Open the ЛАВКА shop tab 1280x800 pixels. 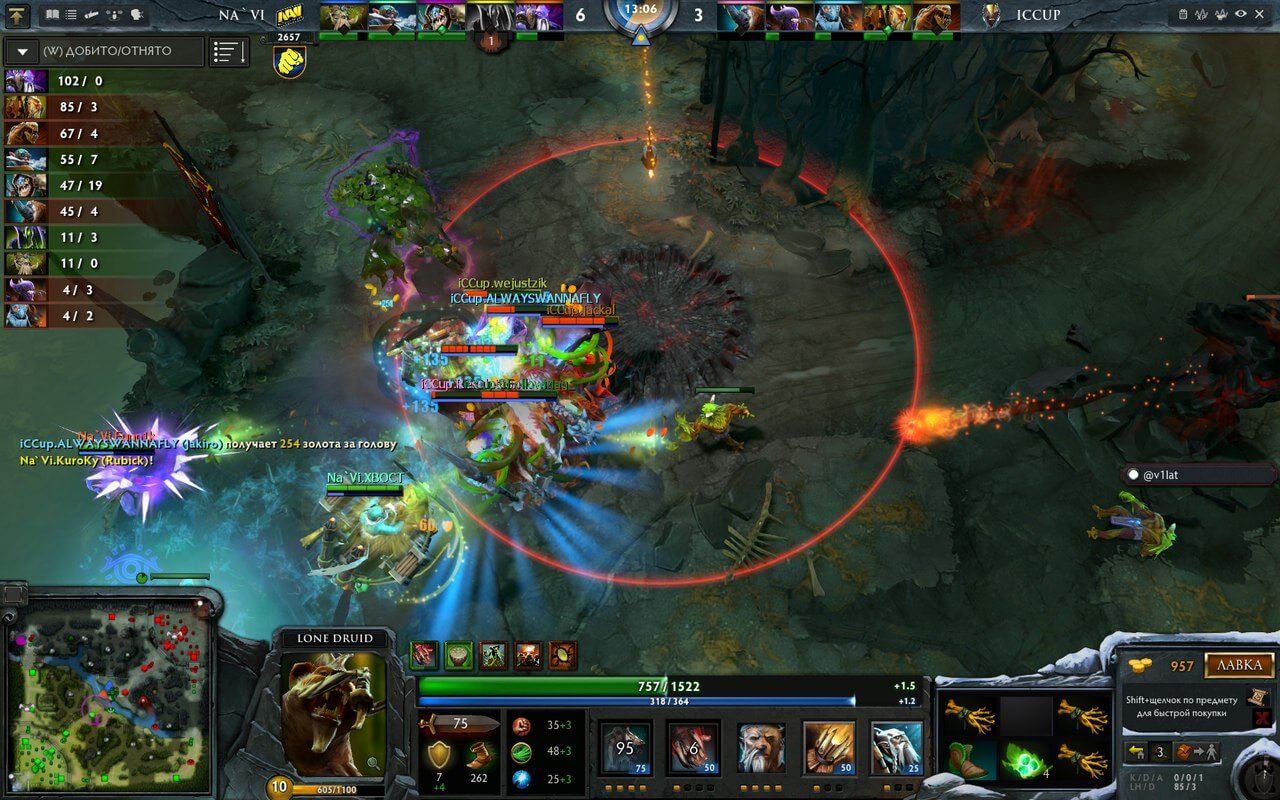(x=1238, y=666)
